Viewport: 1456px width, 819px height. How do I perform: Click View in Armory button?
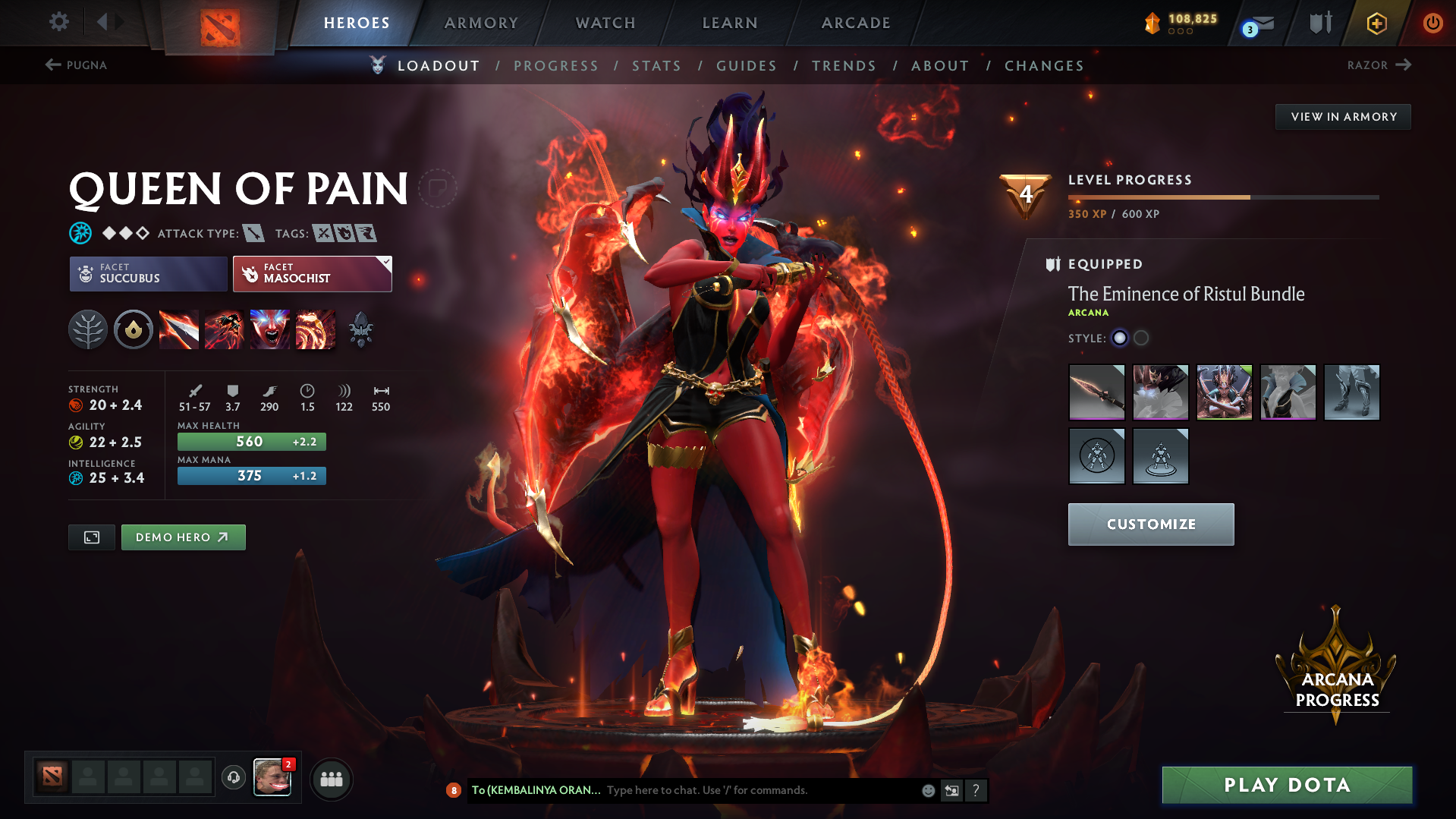[x=1343, y=117]
